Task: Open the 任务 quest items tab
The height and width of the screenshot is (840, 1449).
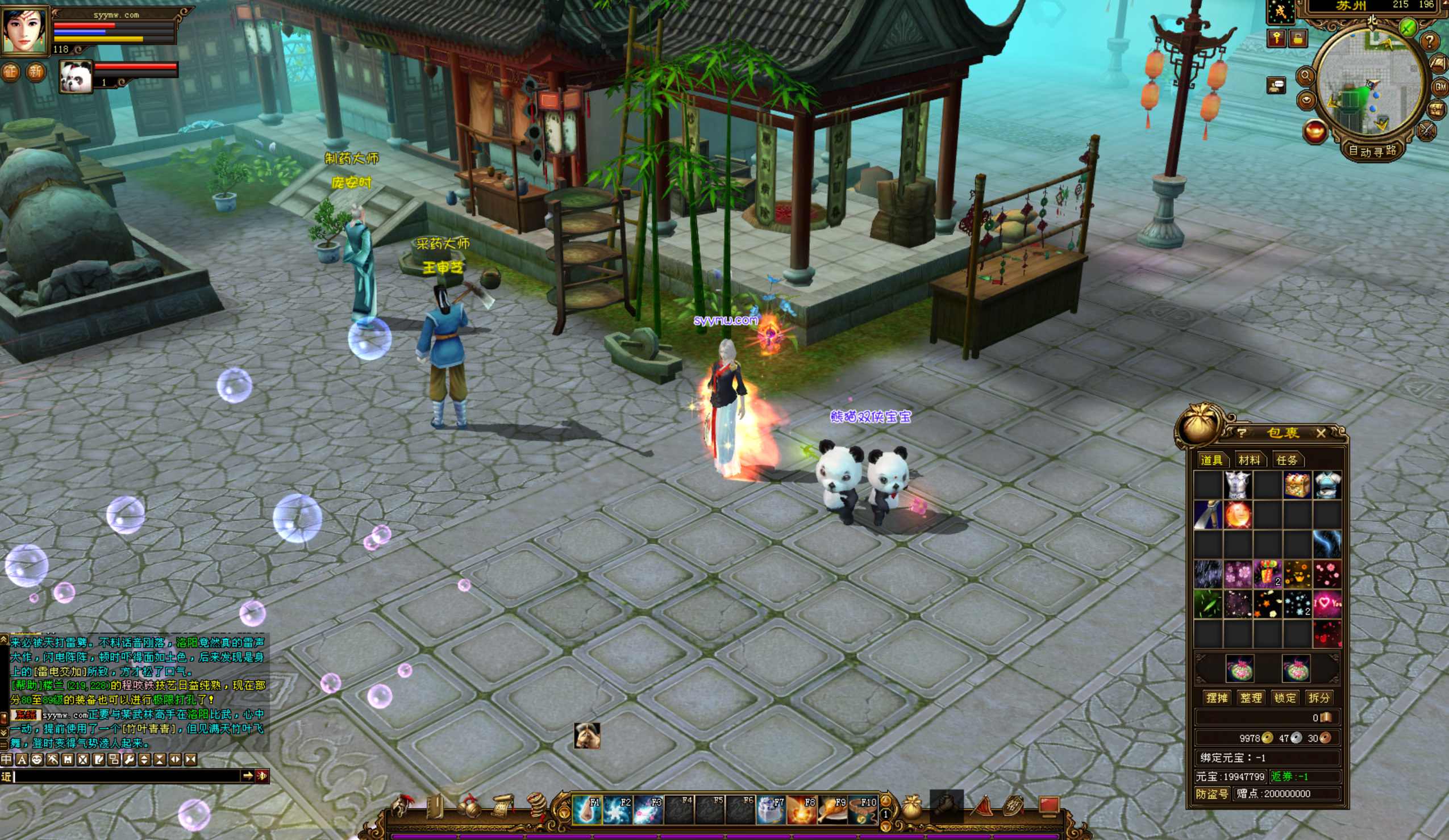Action: 1287,460
